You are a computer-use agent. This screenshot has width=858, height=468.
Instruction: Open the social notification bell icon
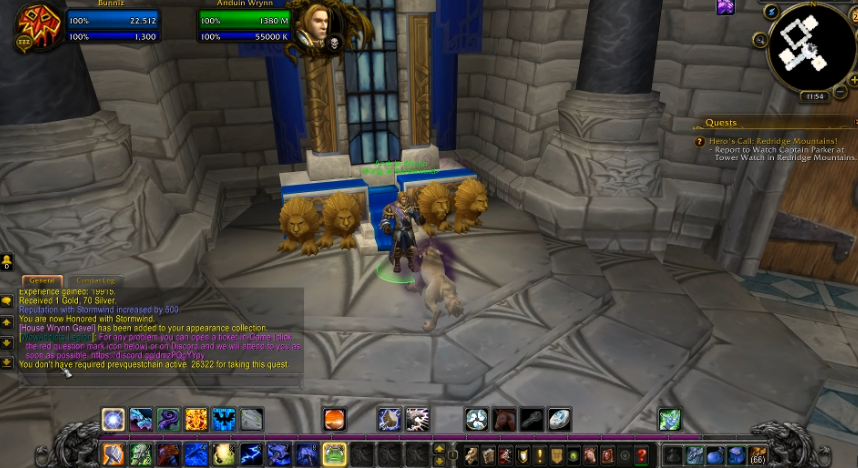7,264
